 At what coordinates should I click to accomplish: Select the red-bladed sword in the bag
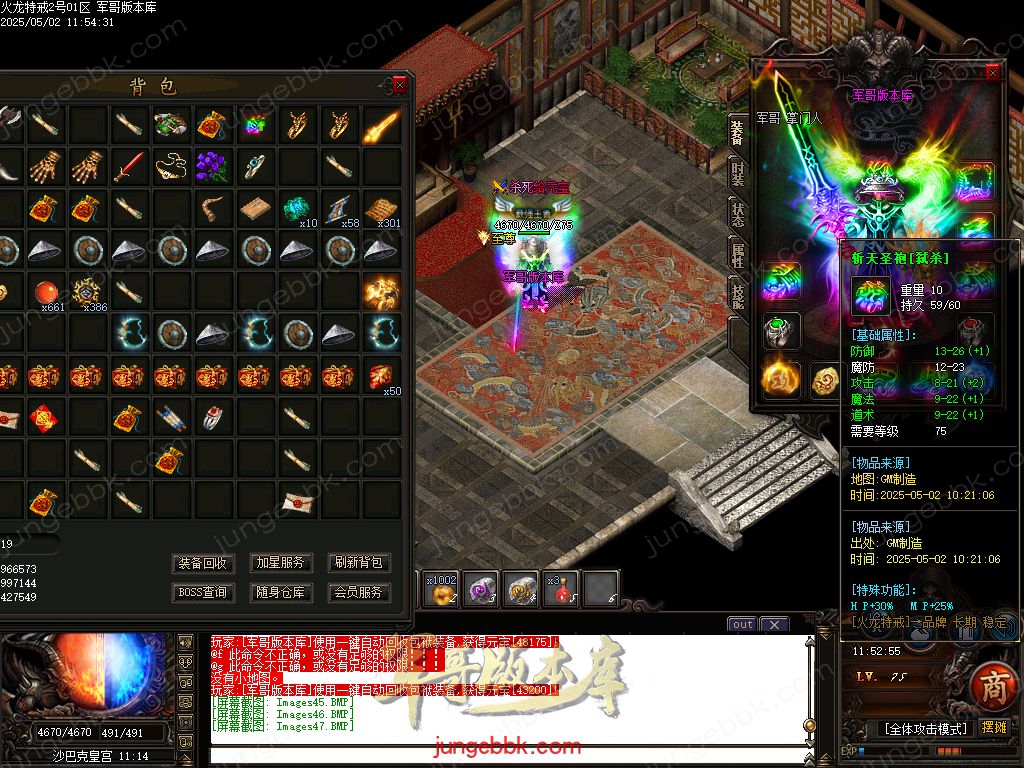point(128,166)
